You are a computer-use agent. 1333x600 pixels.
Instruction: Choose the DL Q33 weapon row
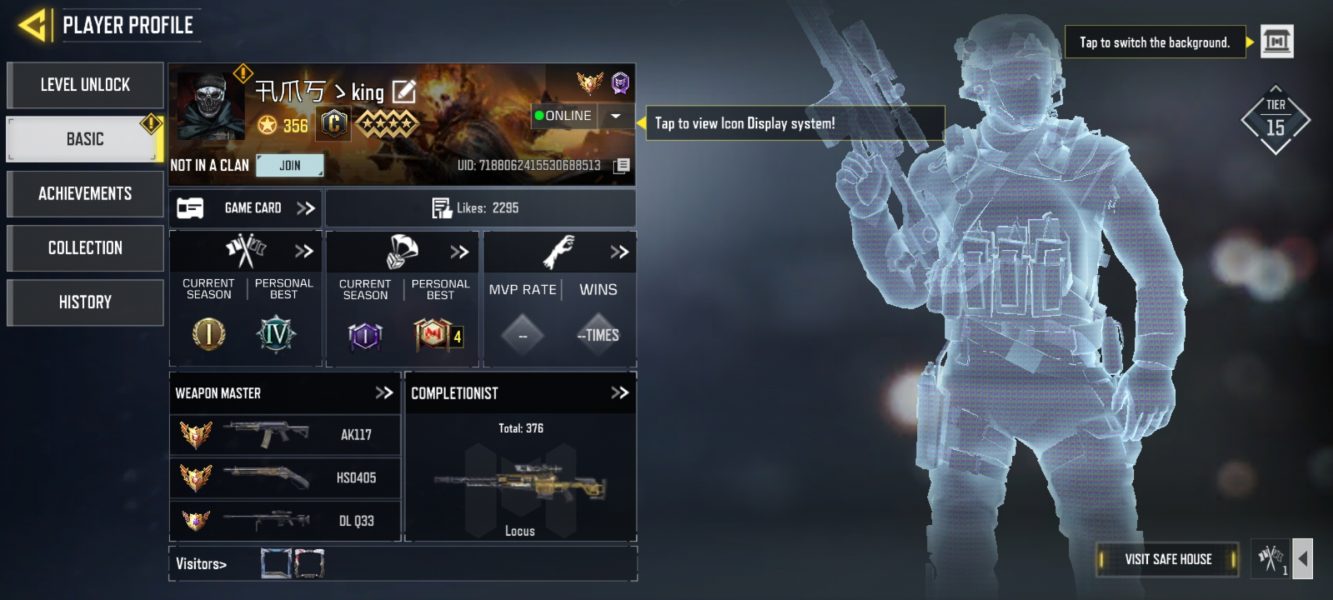click(x=285, y=520)
